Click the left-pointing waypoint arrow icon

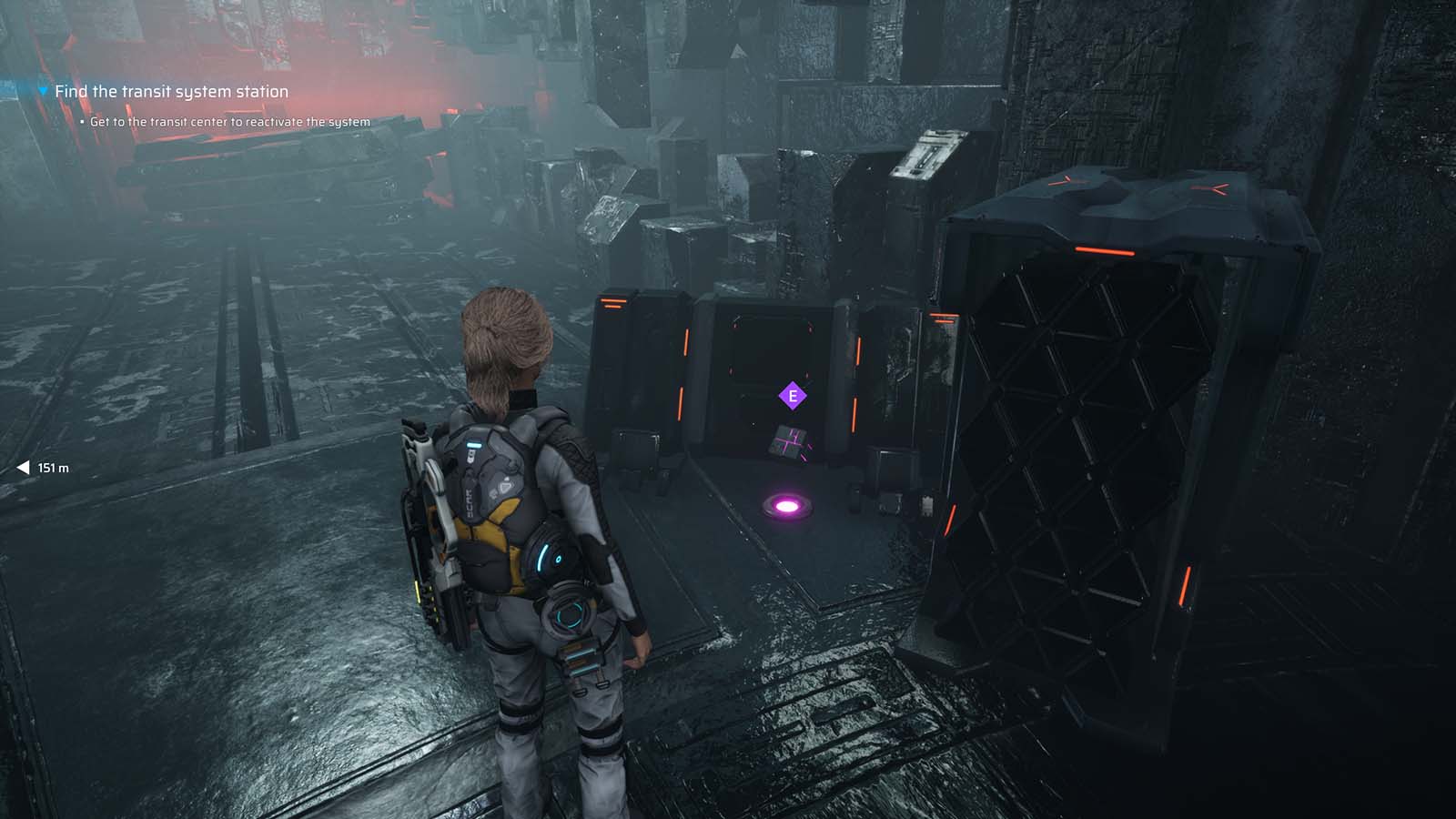pos(22,468)
